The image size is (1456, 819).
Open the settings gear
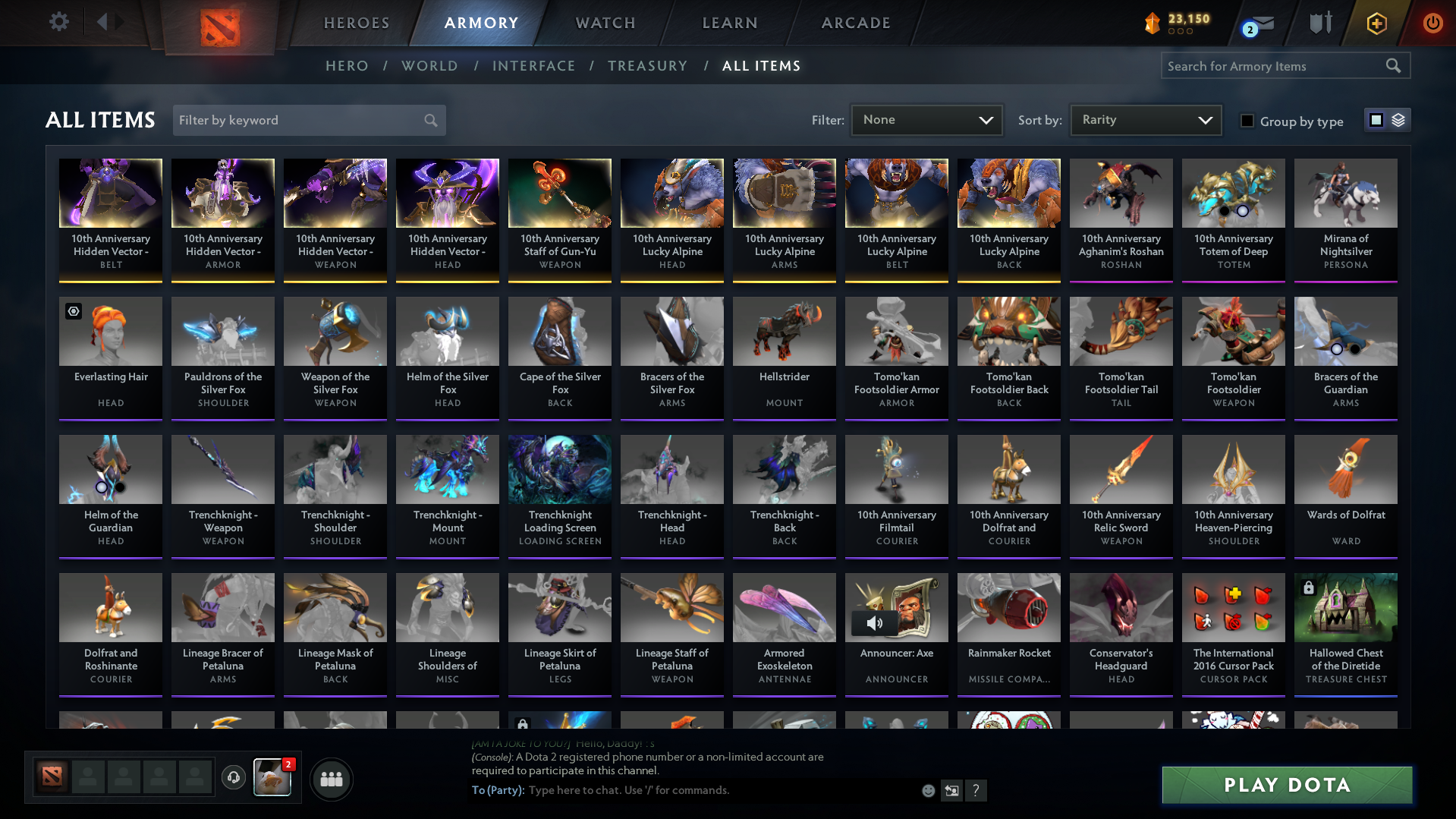point(58,22)
